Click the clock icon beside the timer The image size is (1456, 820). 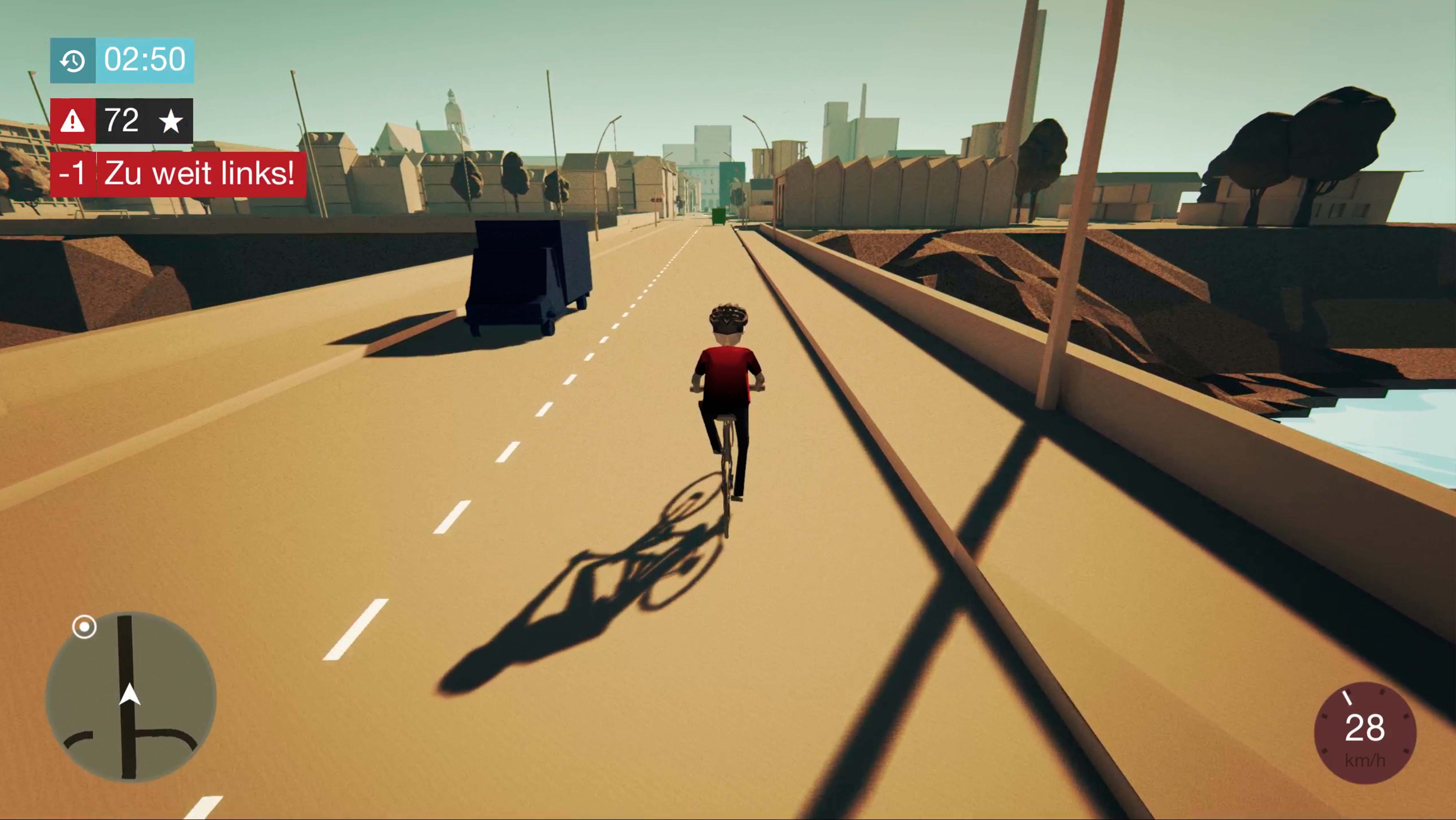73,61
